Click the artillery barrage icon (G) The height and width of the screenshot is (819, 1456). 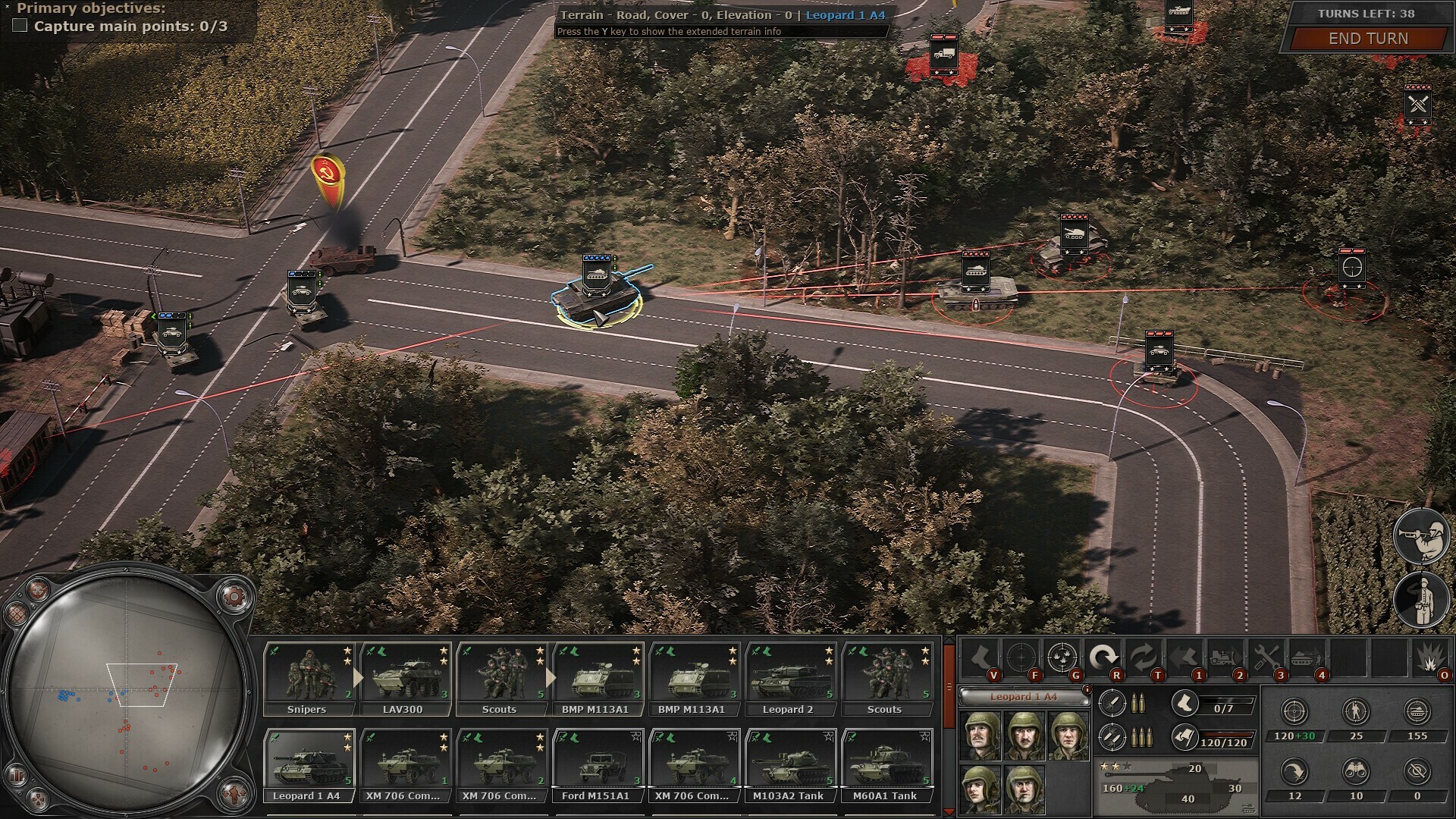[1062, 657]
